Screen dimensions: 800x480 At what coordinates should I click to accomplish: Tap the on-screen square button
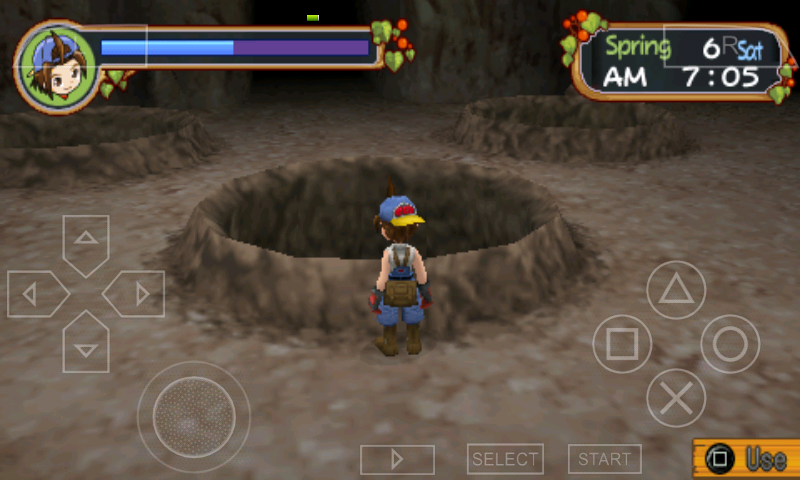[x=622, y=344]
